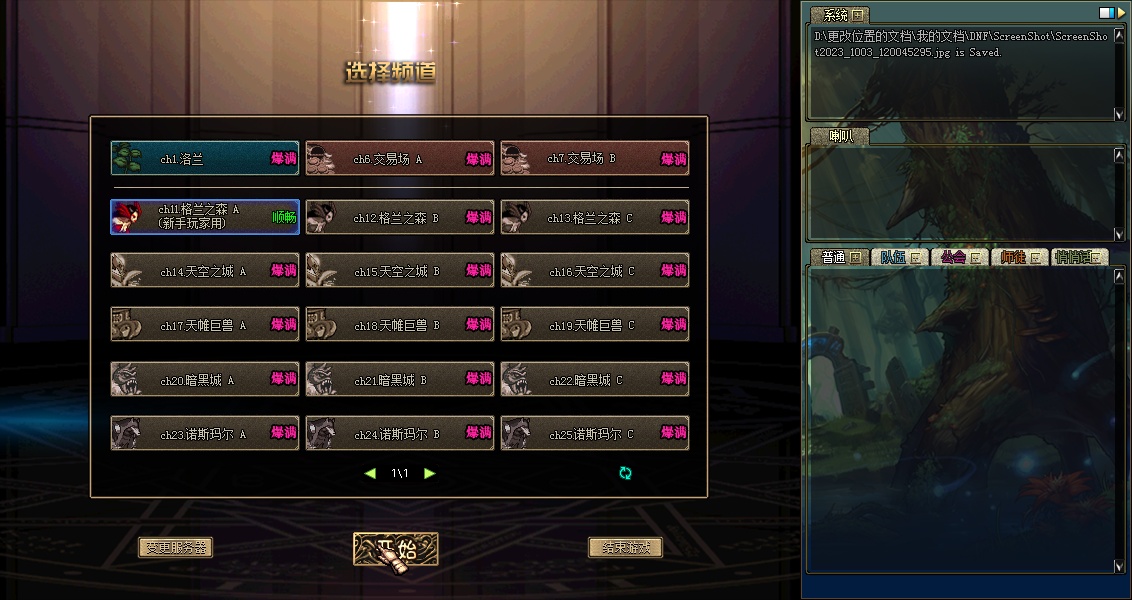The width and height of the screenshot is (1132, 600).
Task: Open 变更服务器 to change server
Action: pyautogui.click(x=175, y=547)
